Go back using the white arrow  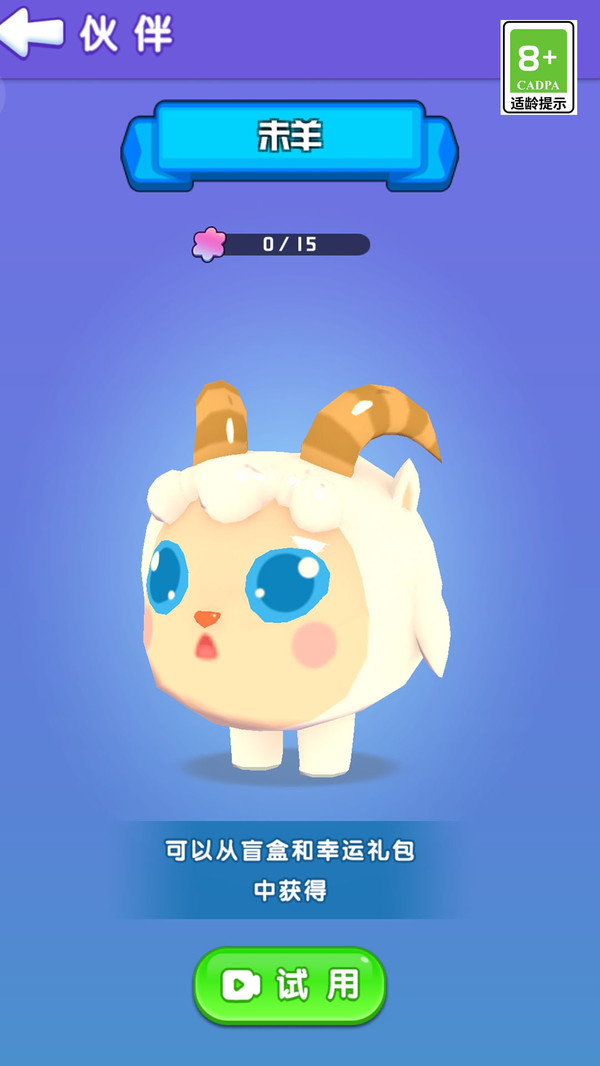32,32
